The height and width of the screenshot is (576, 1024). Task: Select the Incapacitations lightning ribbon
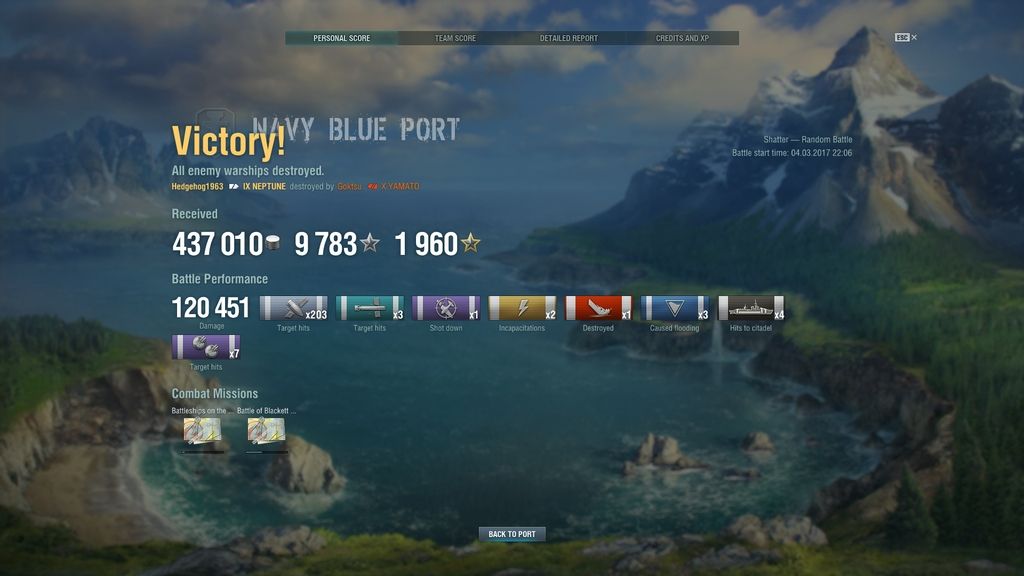click(x=522, y=308)
